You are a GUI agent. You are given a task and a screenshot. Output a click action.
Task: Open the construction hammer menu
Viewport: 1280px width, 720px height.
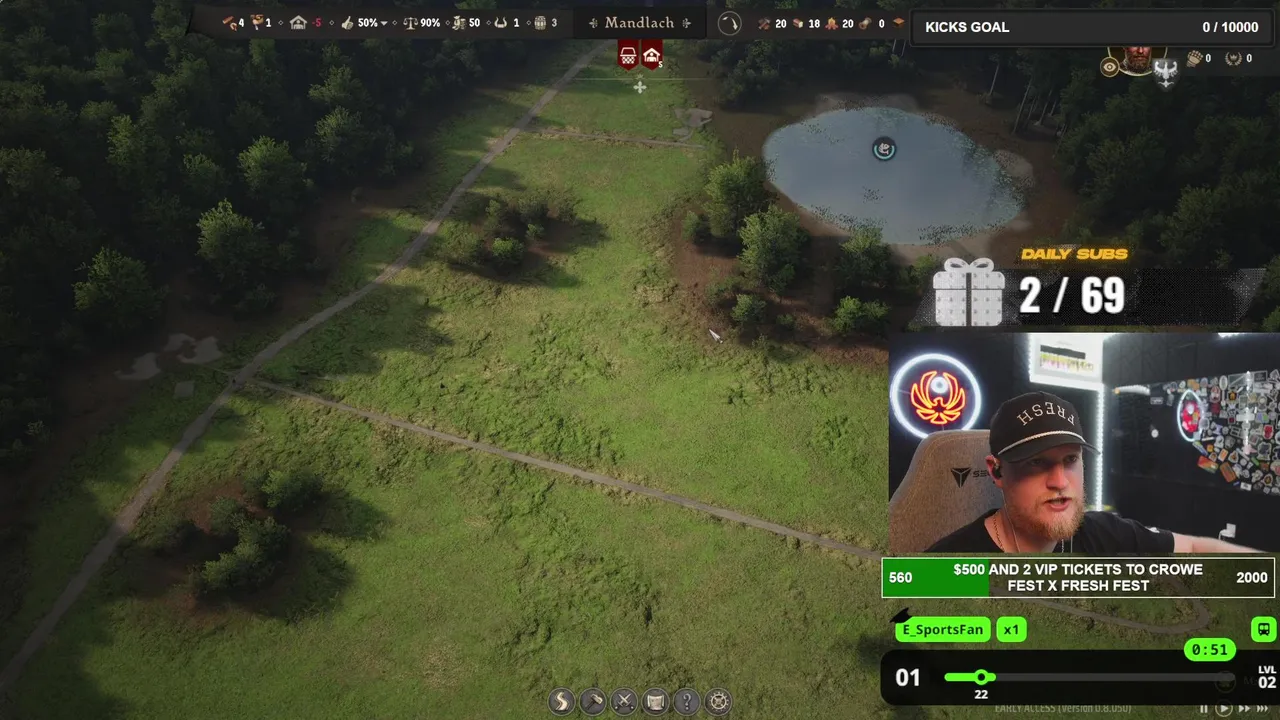point(593,701)
